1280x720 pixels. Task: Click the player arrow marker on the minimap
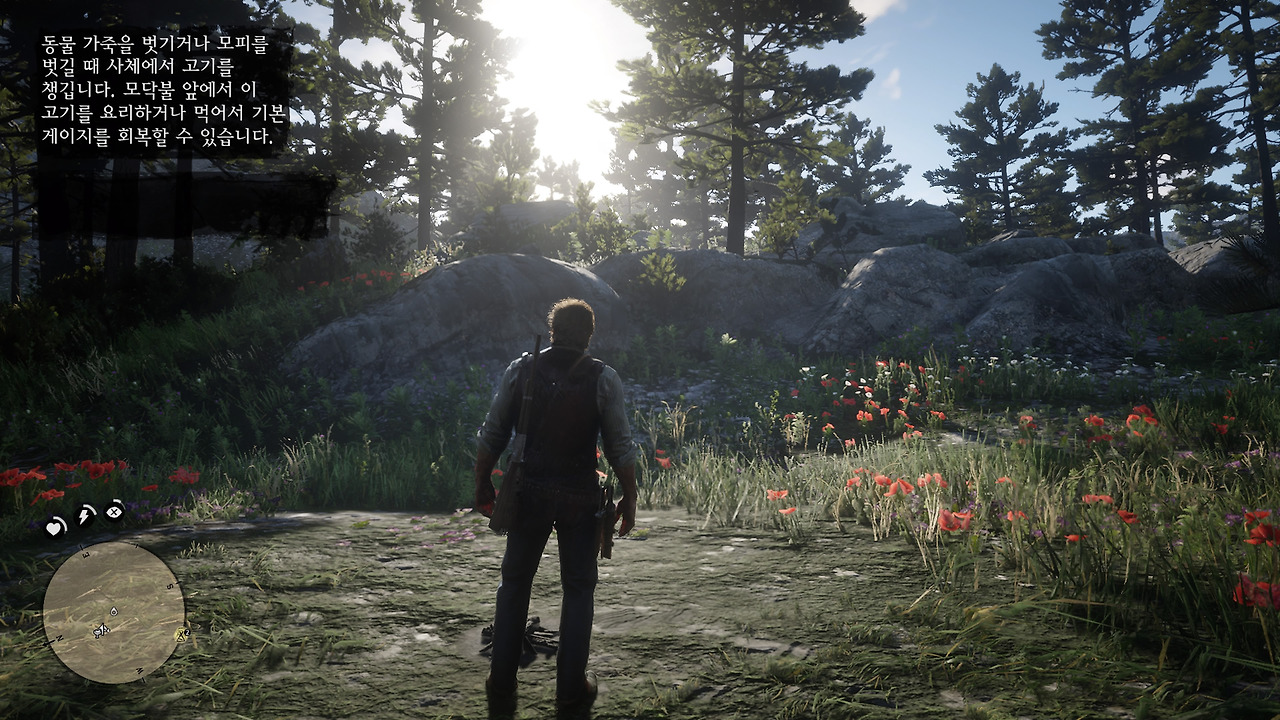coord(102,630)
